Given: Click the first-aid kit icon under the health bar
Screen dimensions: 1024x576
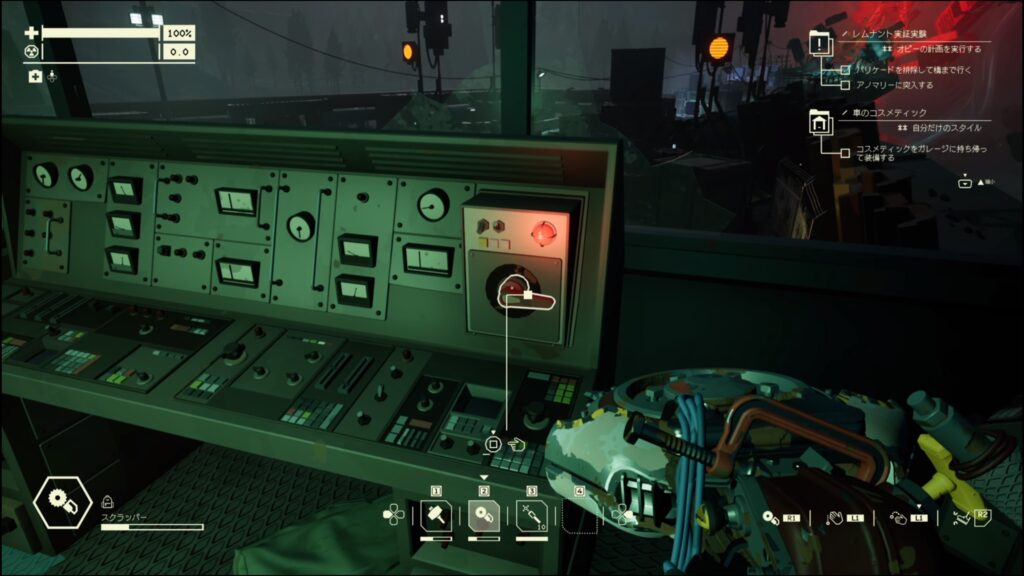Looking at the screenshot, I should (x=35, y=76).
